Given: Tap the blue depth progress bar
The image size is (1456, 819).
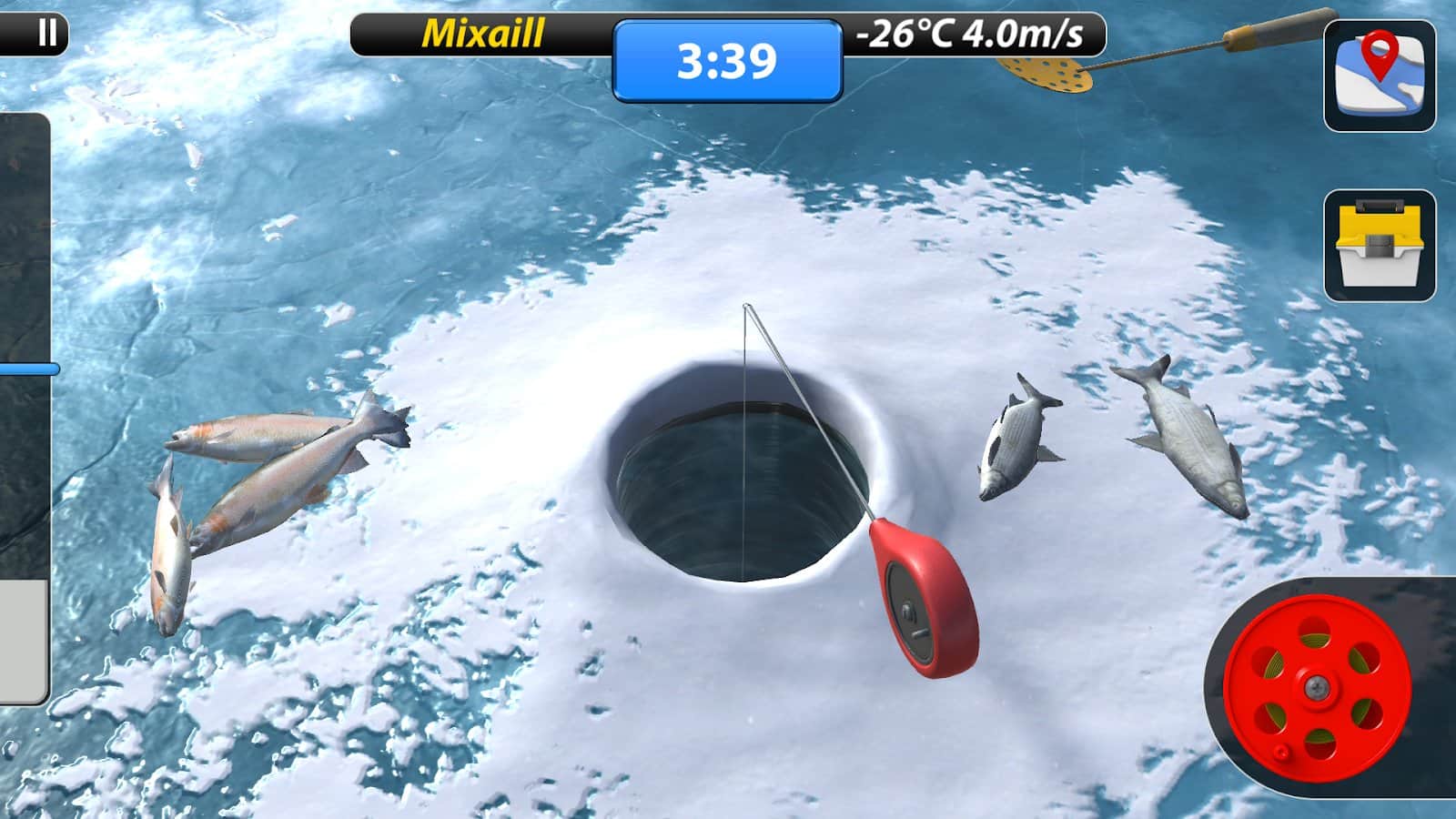Looking at the screenshot, I should [x=27, y=368].
